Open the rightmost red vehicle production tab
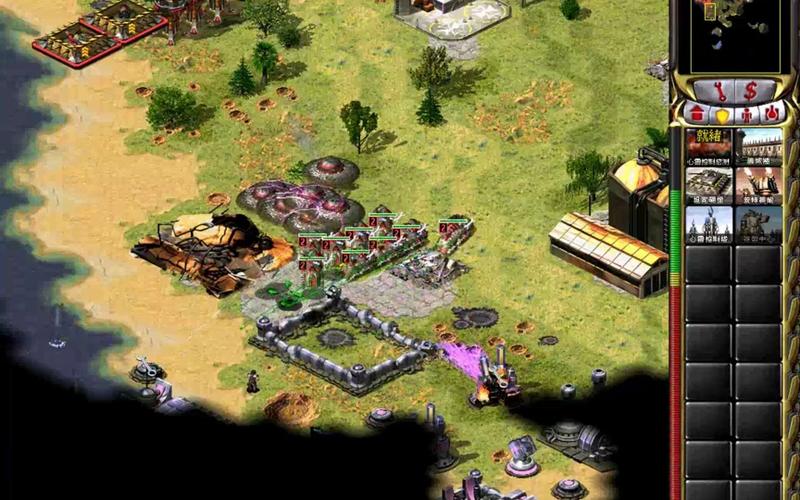This screenshot has height=500, width=800. pos(771,113)
